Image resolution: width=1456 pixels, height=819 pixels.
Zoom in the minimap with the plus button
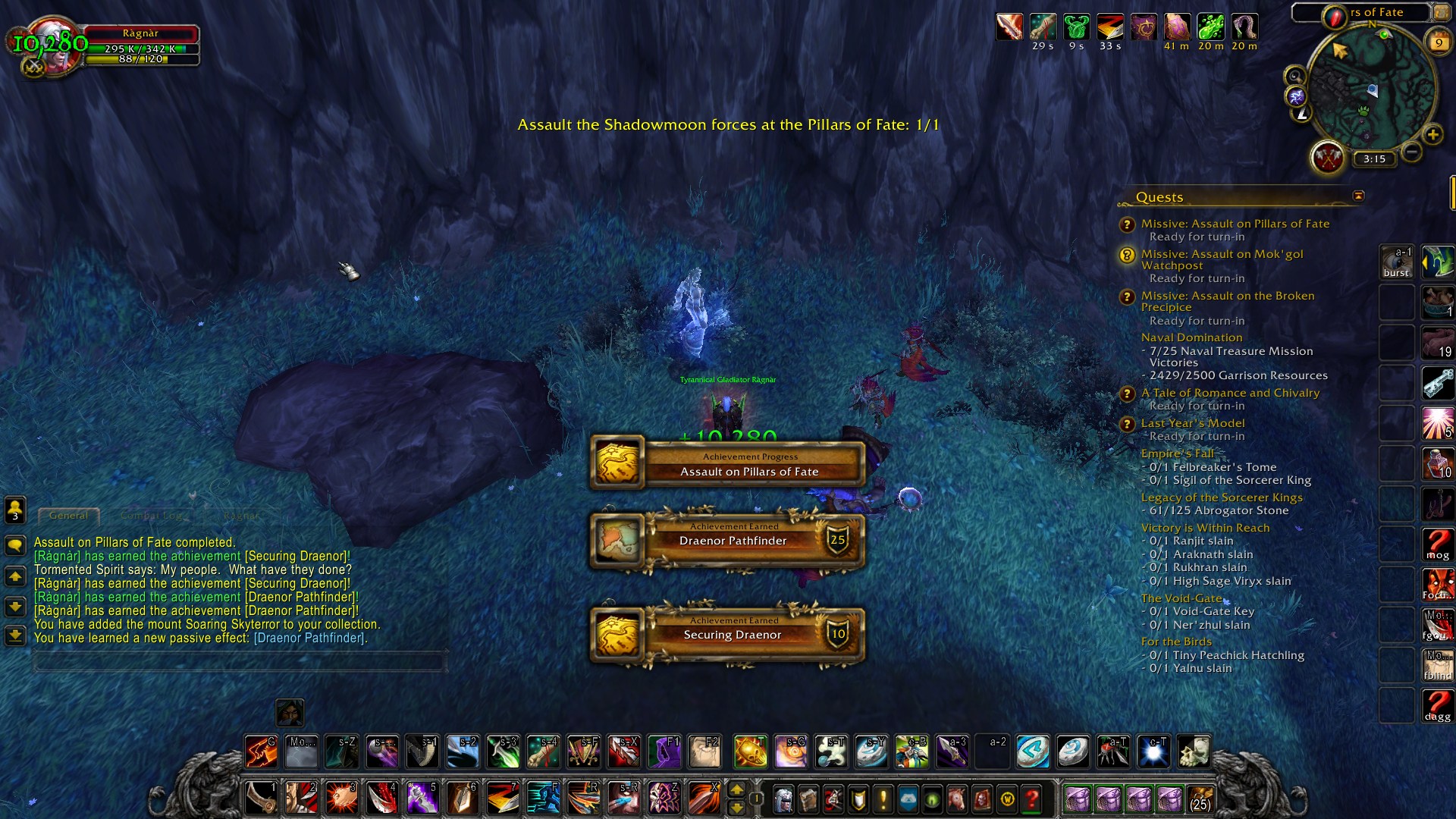[1432, 135]
